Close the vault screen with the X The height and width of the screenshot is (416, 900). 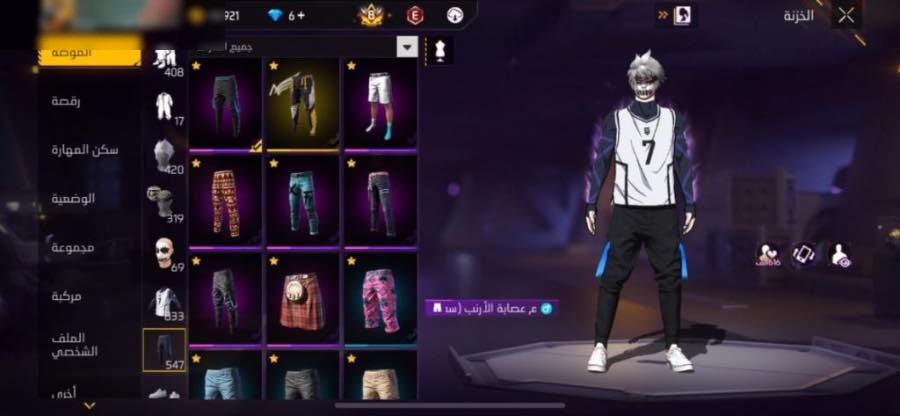coord(846,15)
